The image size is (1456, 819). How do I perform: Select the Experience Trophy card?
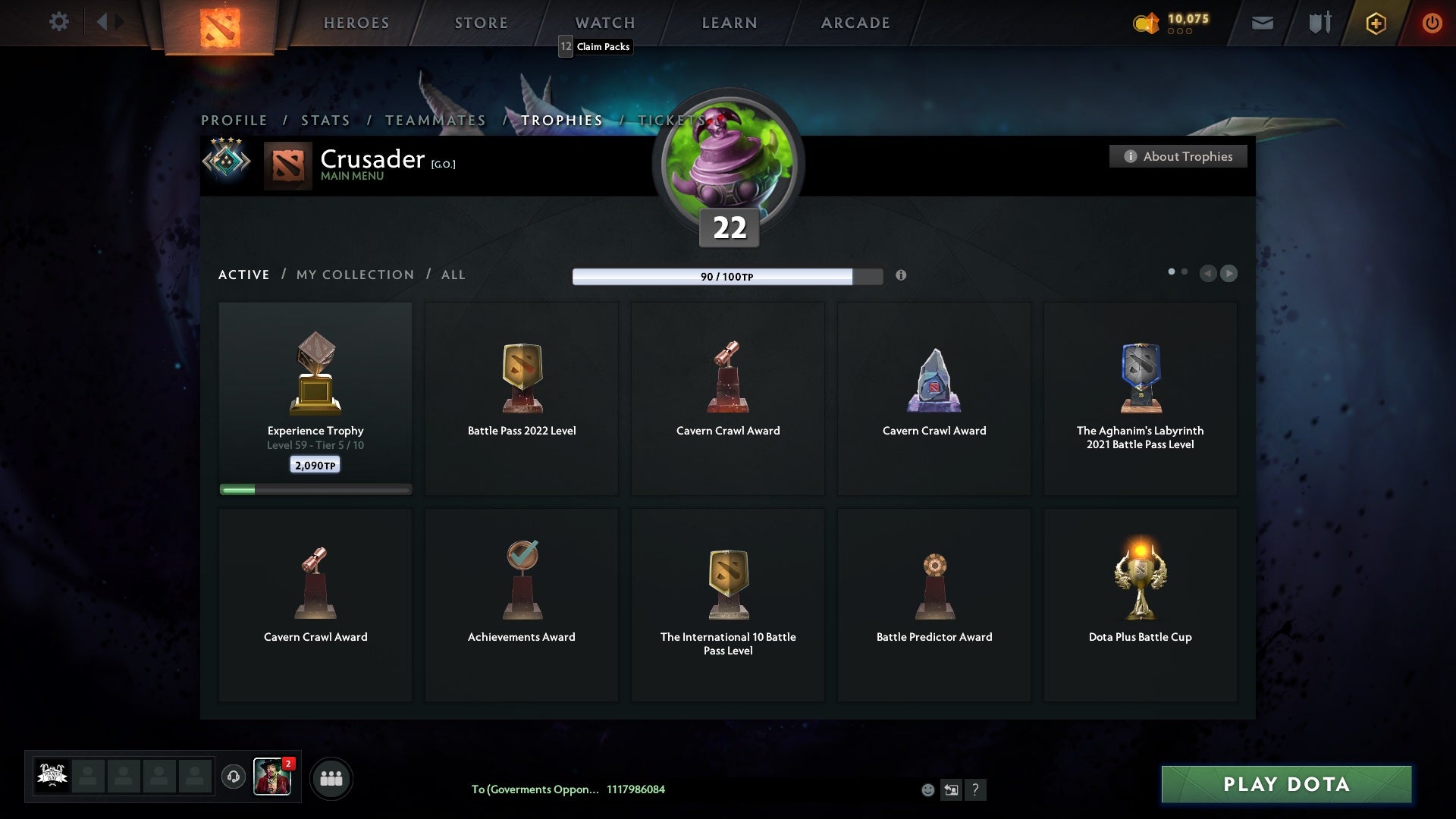pyautogui.click(x=315, y=394)
